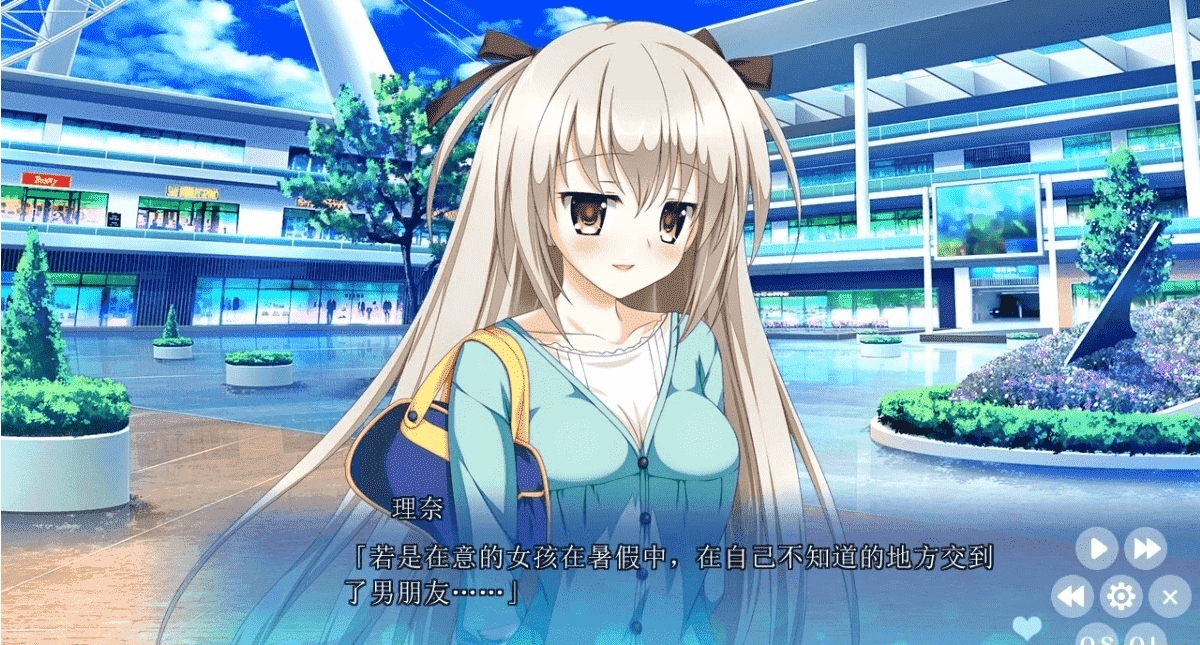The image size is (1200, 645).
Task: Hide the dialogue box with the X button
Action: pyautogui.click(x=1169, y=597)
